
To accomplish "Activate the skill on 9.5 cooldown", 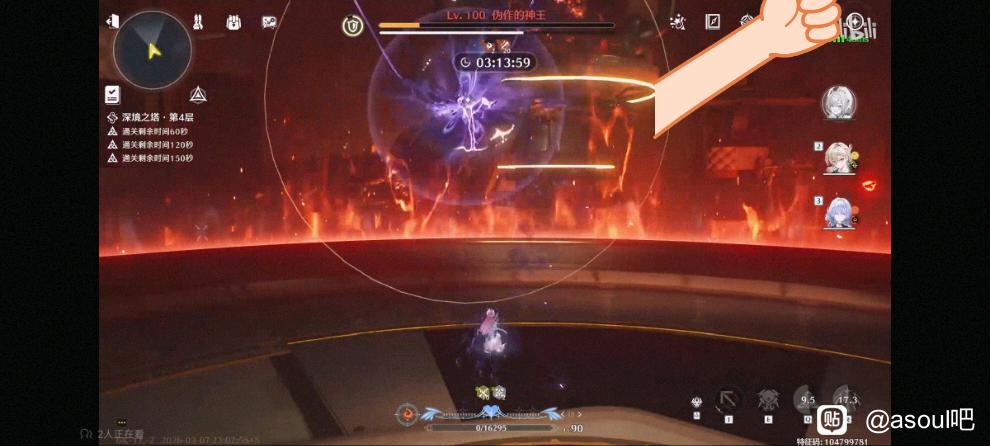I will point(806,399).
